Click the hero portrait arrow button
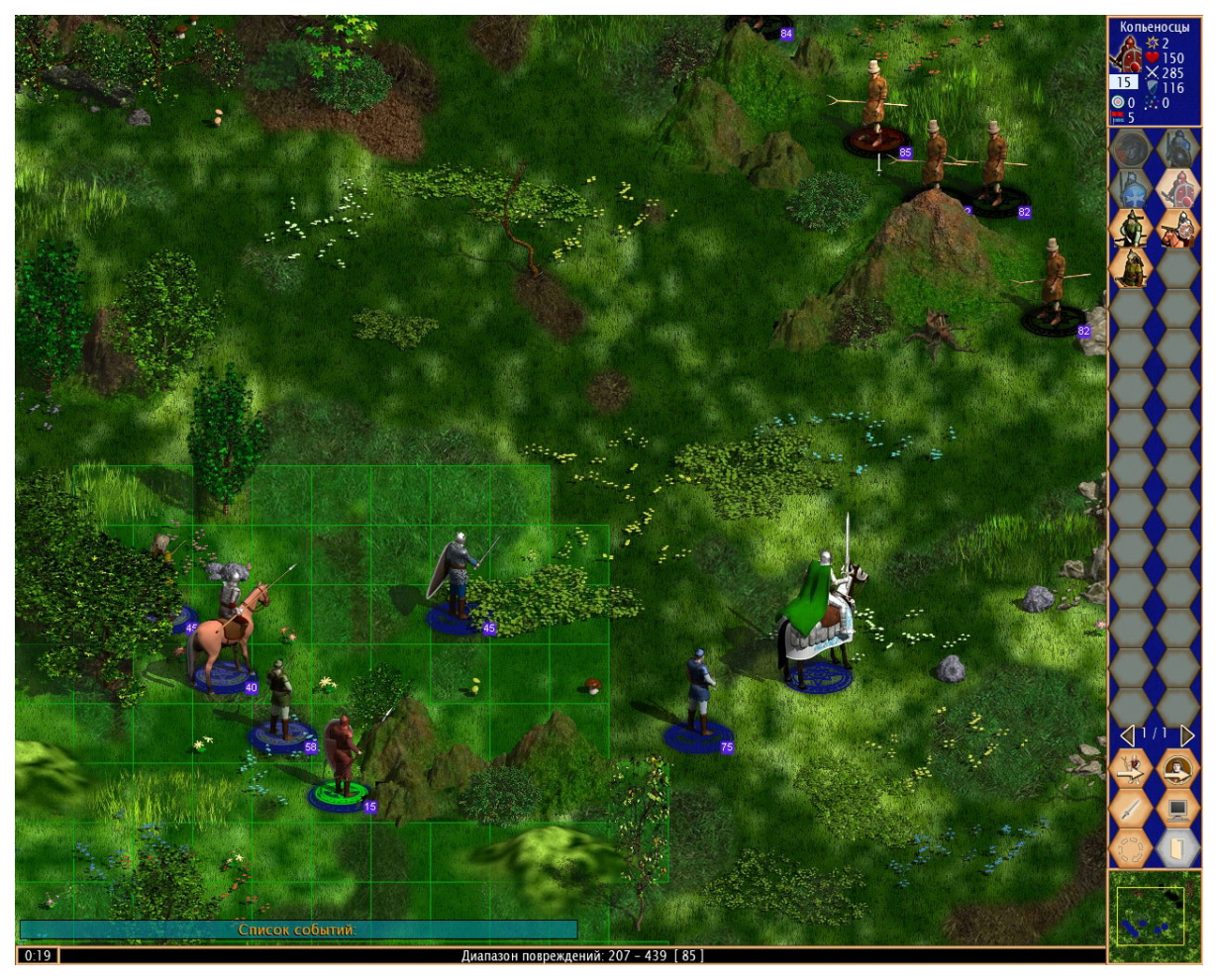This screenshot has height=980, width=1218. click(1177, 769)
